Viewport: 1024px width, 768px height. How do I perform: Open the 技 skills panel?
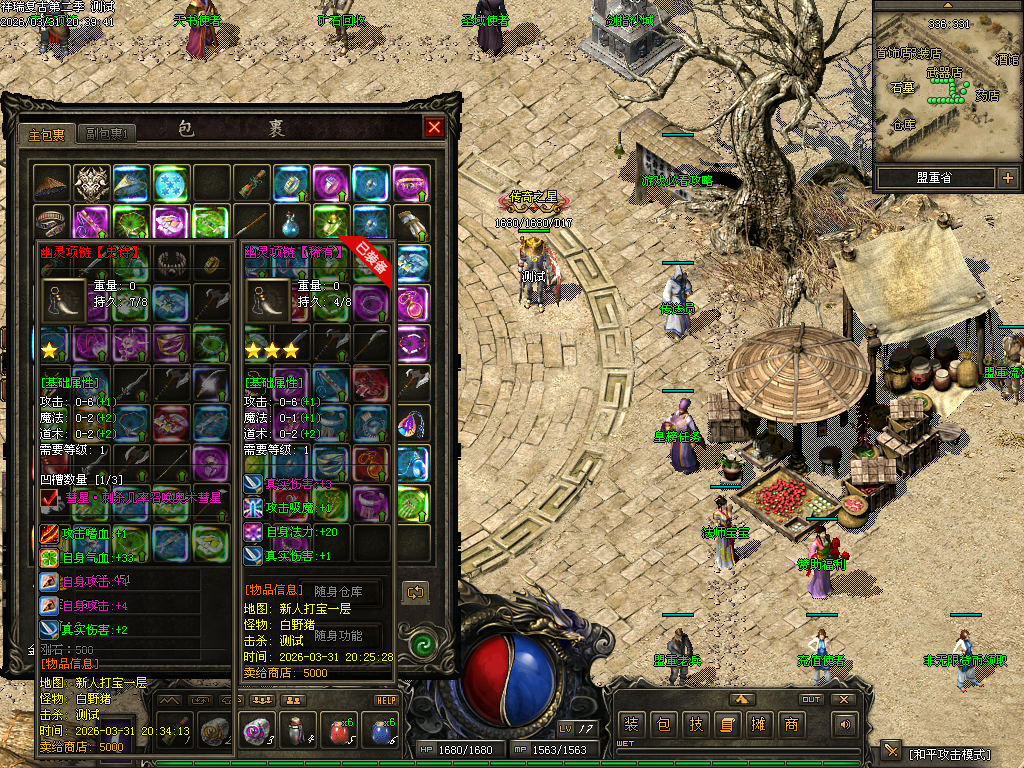[x=695, y=724]
